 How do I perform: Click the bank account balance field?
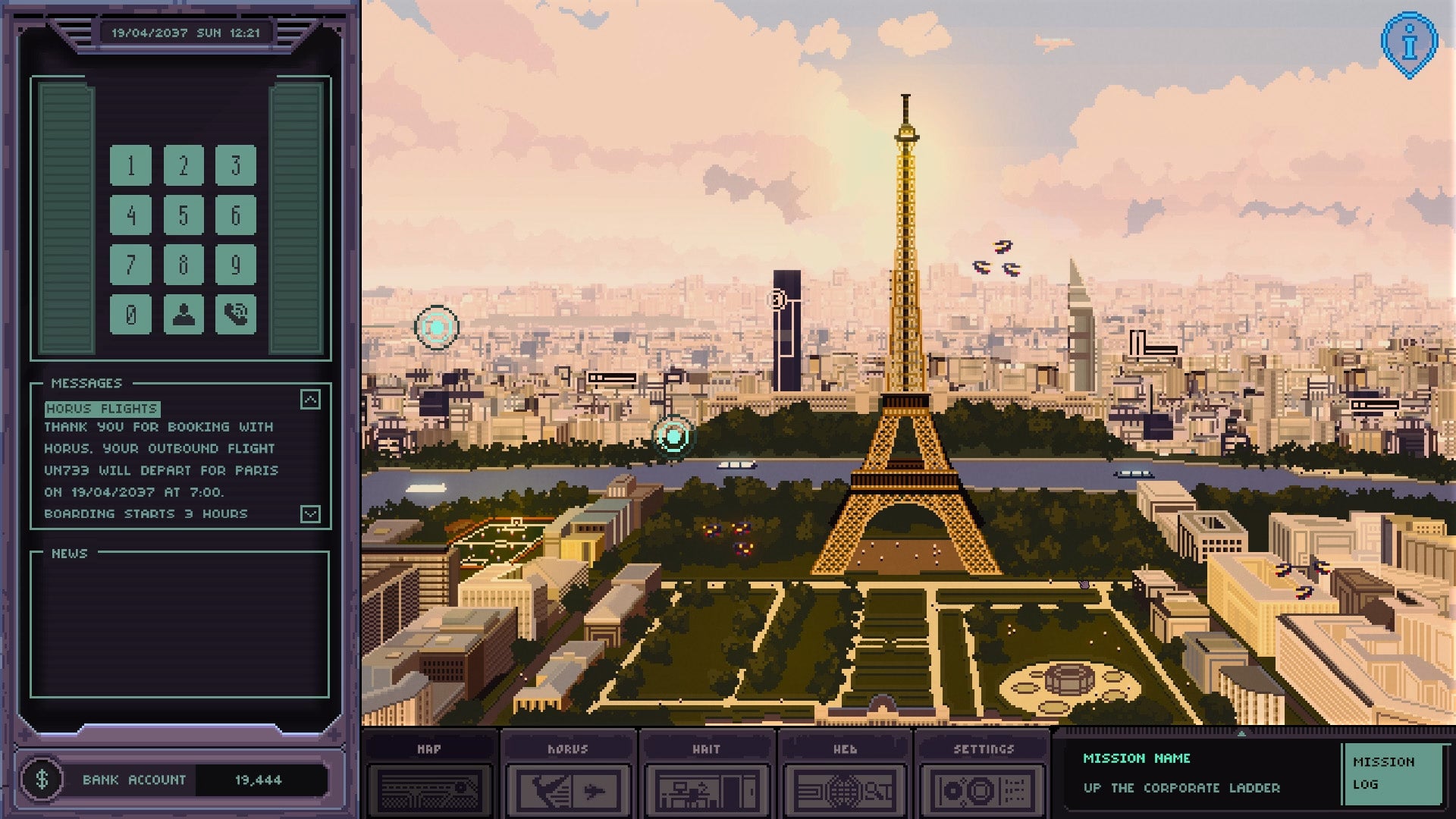coord(260,779)
